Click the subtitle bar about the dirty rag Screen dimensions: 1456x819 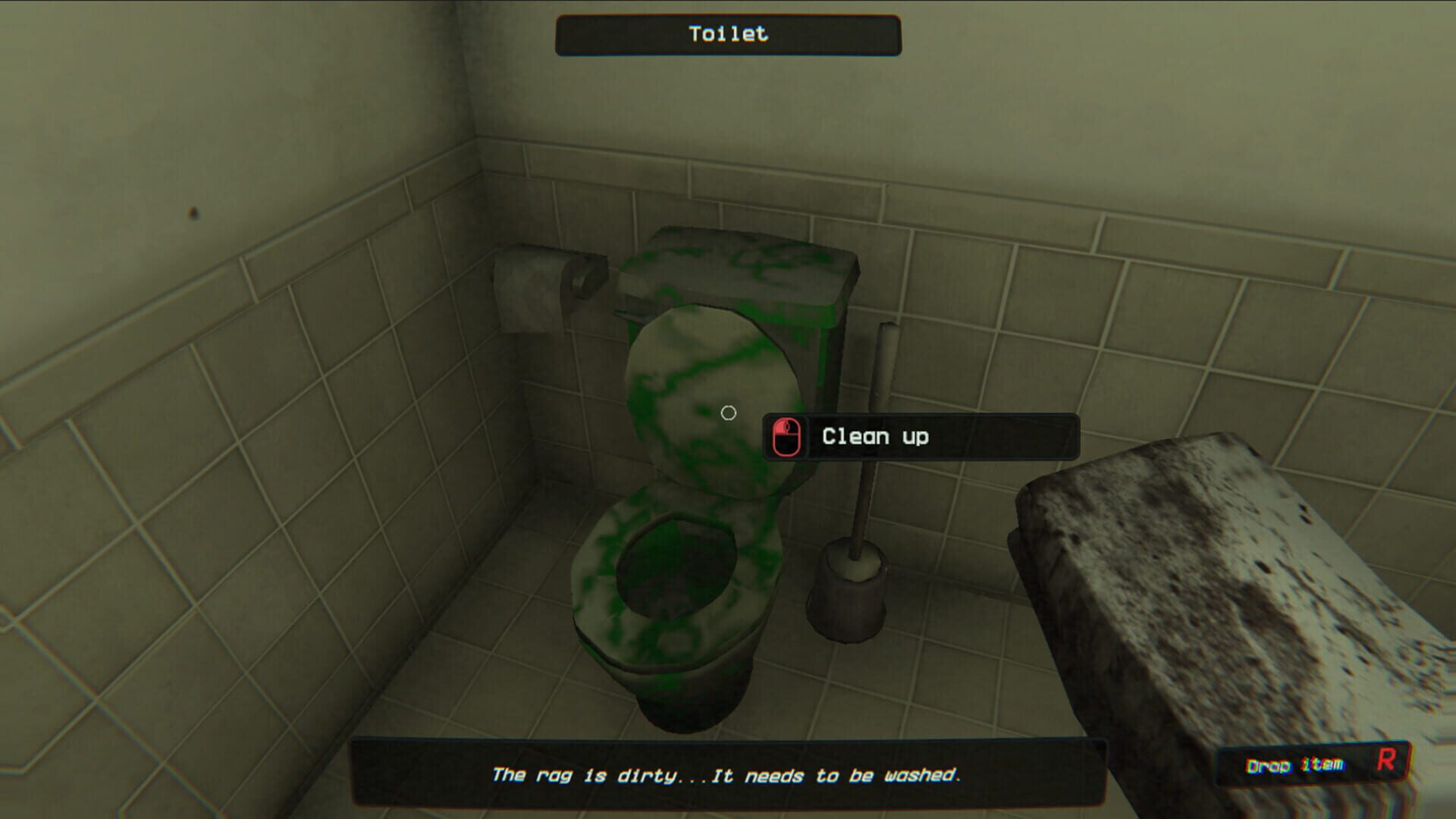(728, 775)
